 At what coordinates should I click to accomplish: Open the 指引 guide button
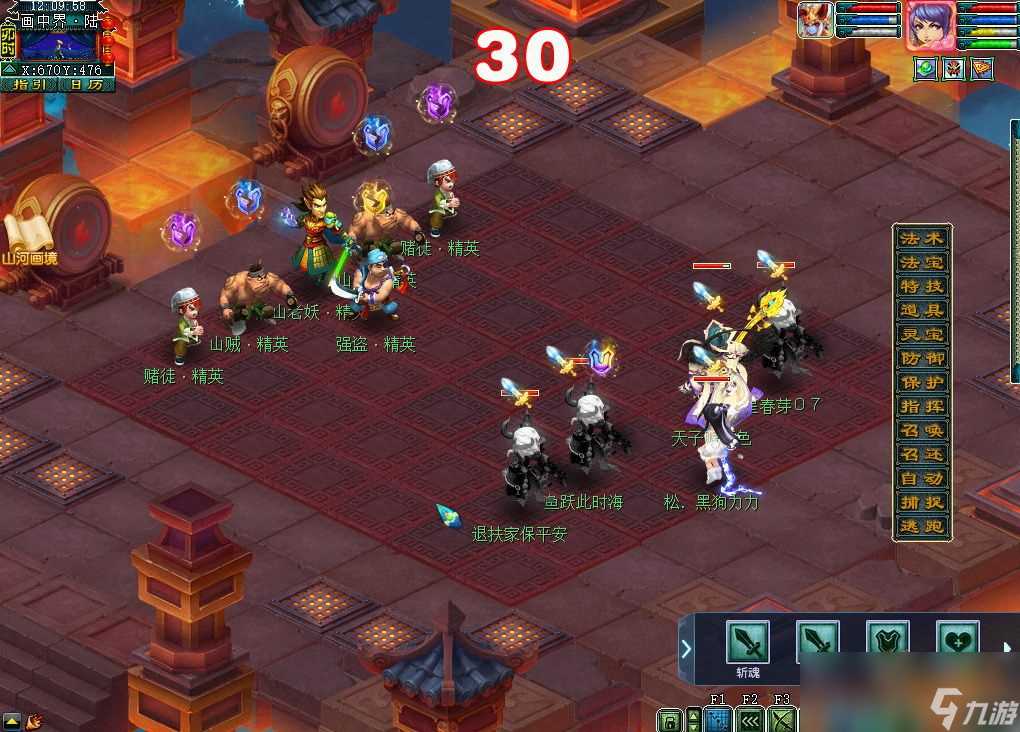click(x=31, y=85)
